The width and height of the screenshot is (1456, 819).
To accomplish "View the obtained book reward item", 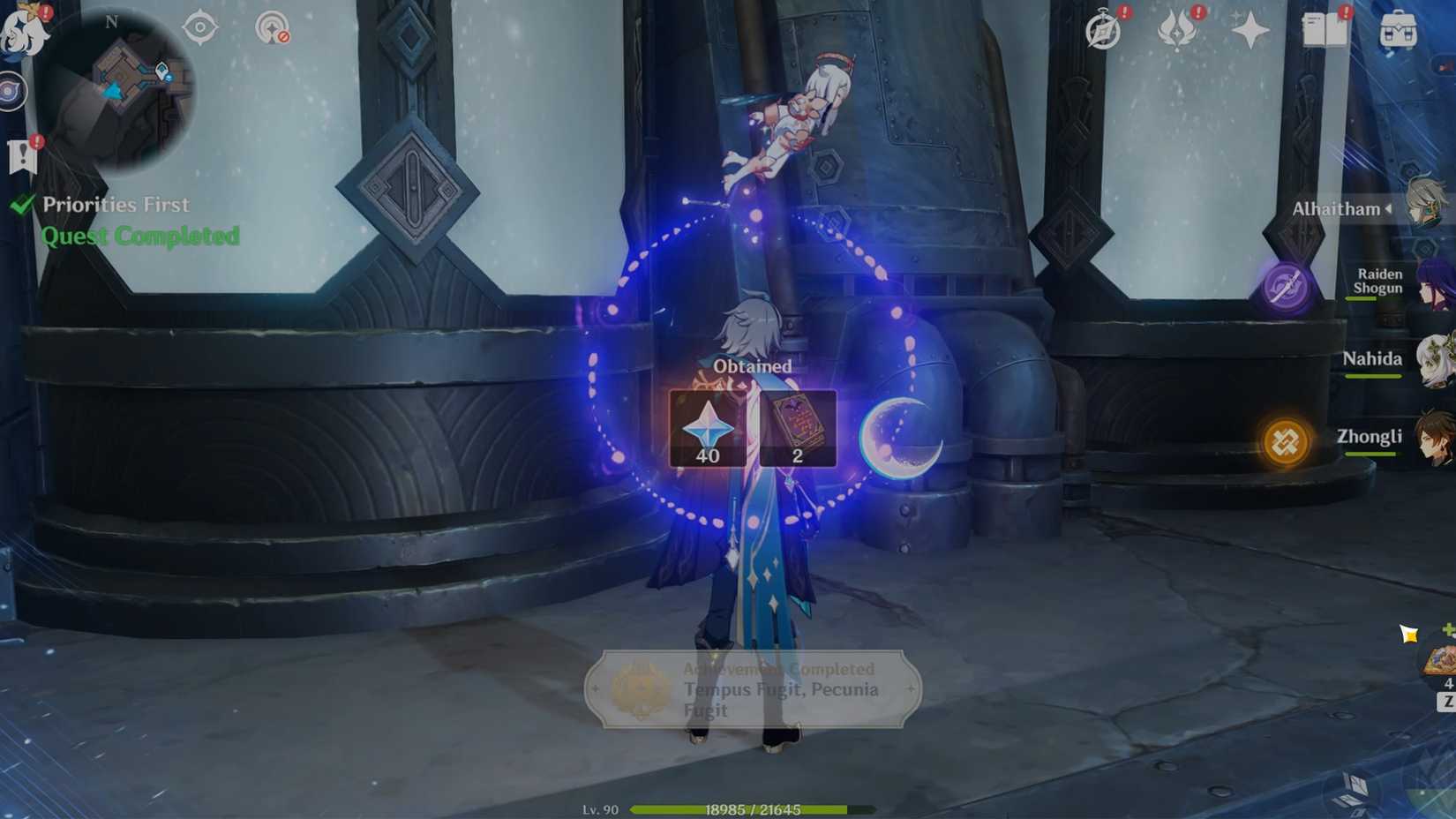I will point(797,426).
